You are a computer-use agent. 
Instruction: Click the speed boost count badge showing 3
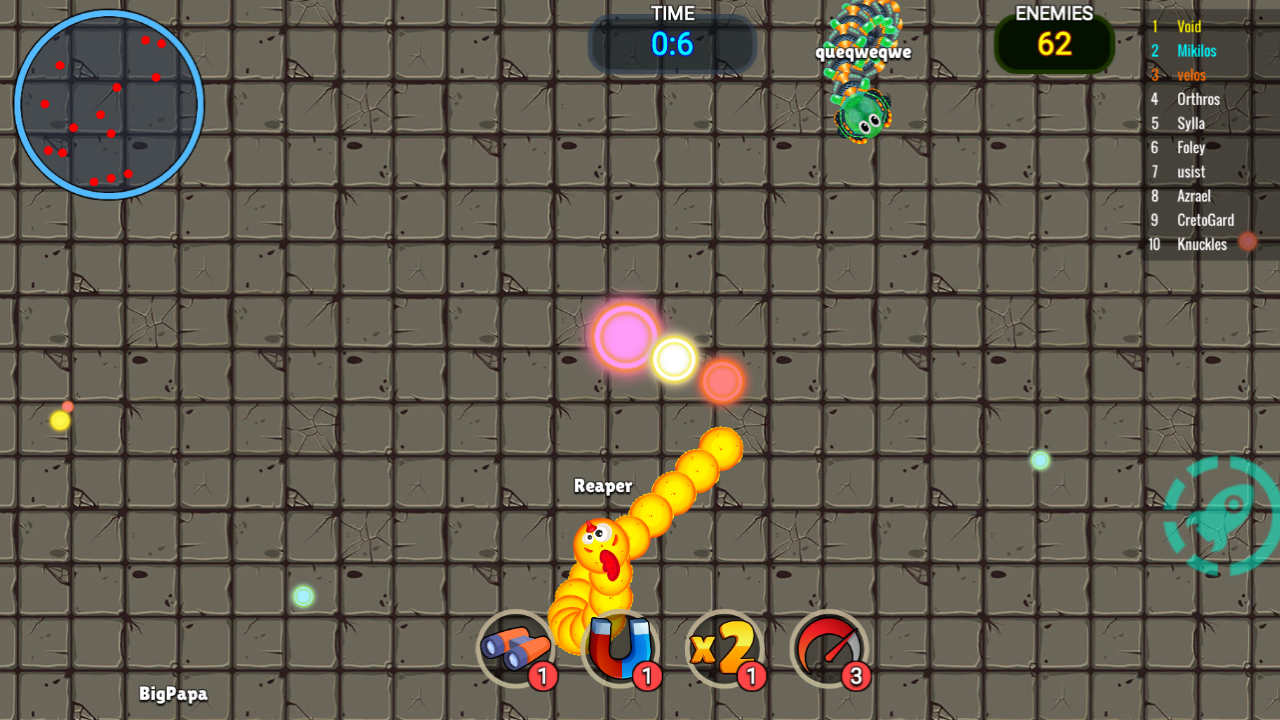coord(856,677)
